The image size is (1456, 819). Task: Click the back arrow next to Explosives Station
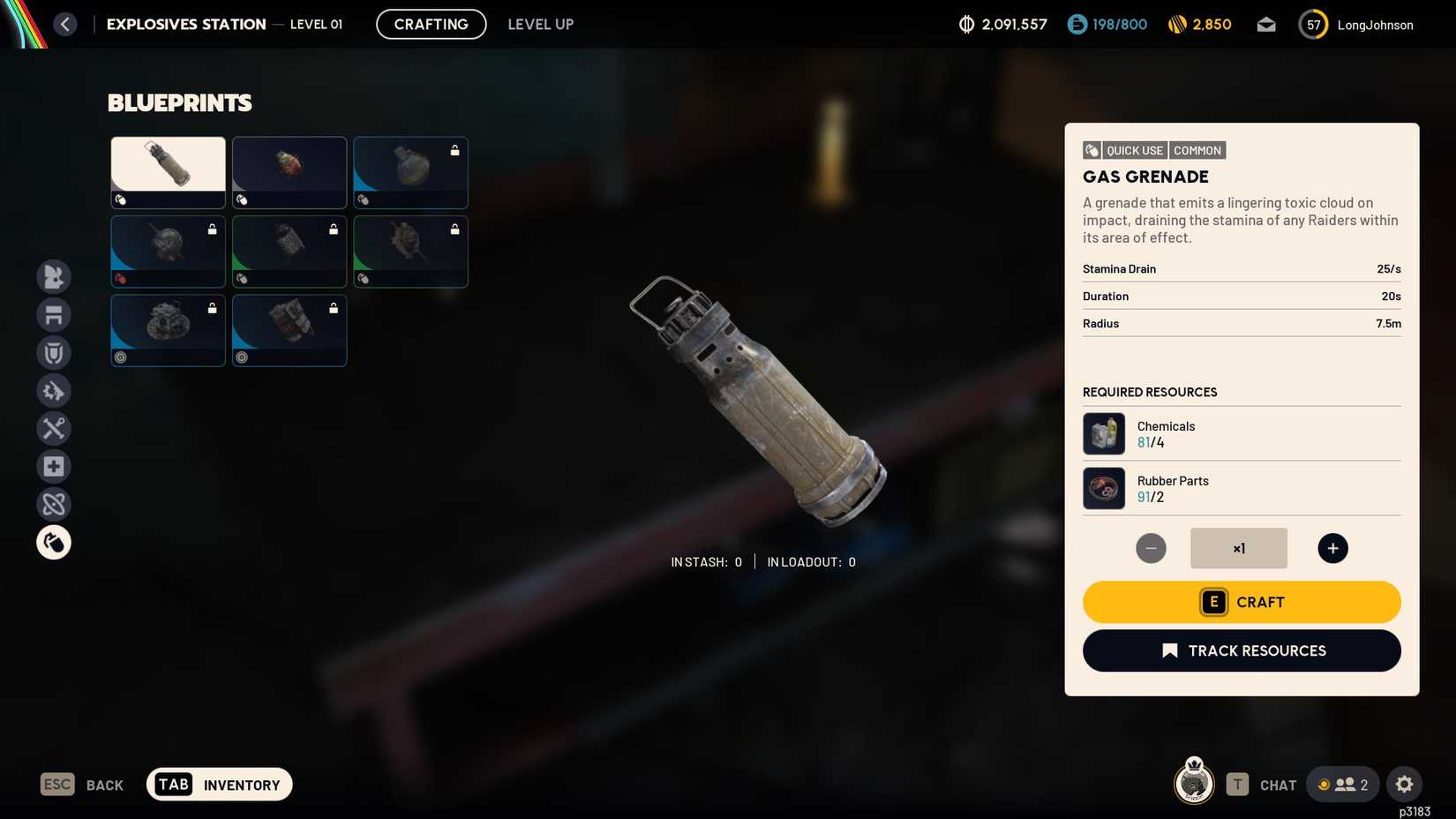(64, 24)
